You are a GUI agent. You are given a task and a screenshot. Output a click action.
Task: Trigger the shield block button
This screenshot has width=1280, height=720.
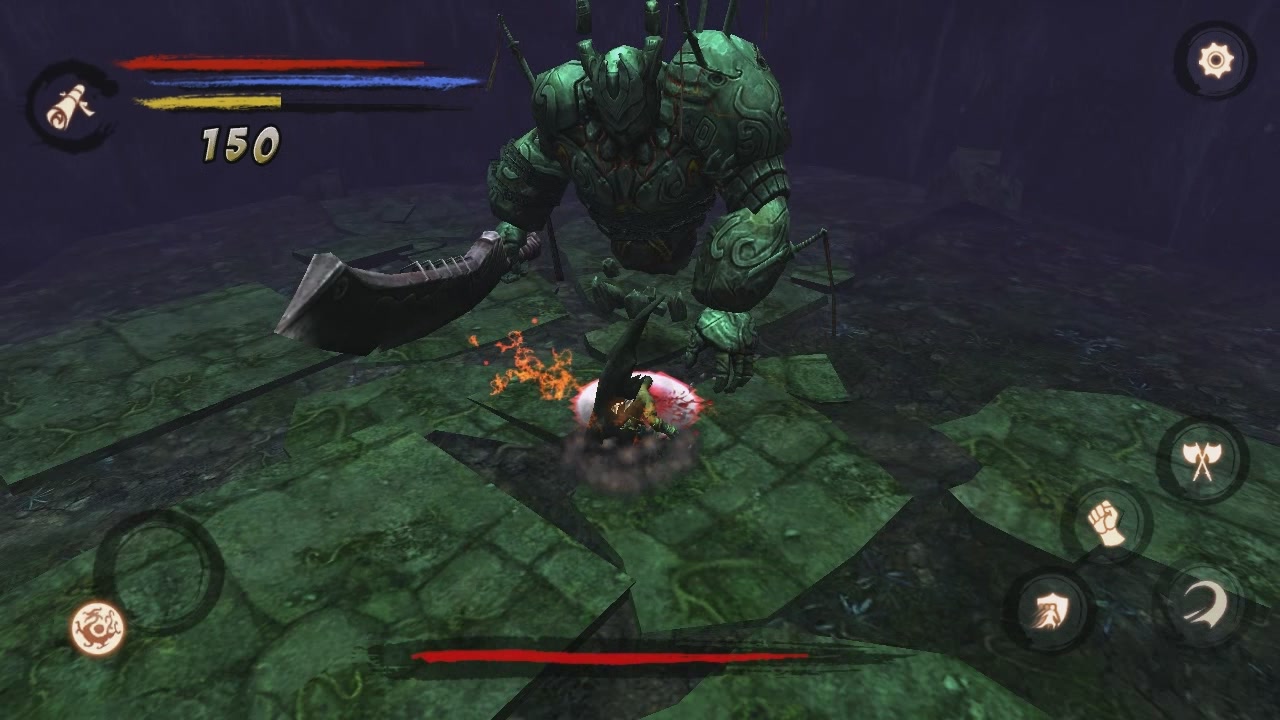click(1049, 608)
